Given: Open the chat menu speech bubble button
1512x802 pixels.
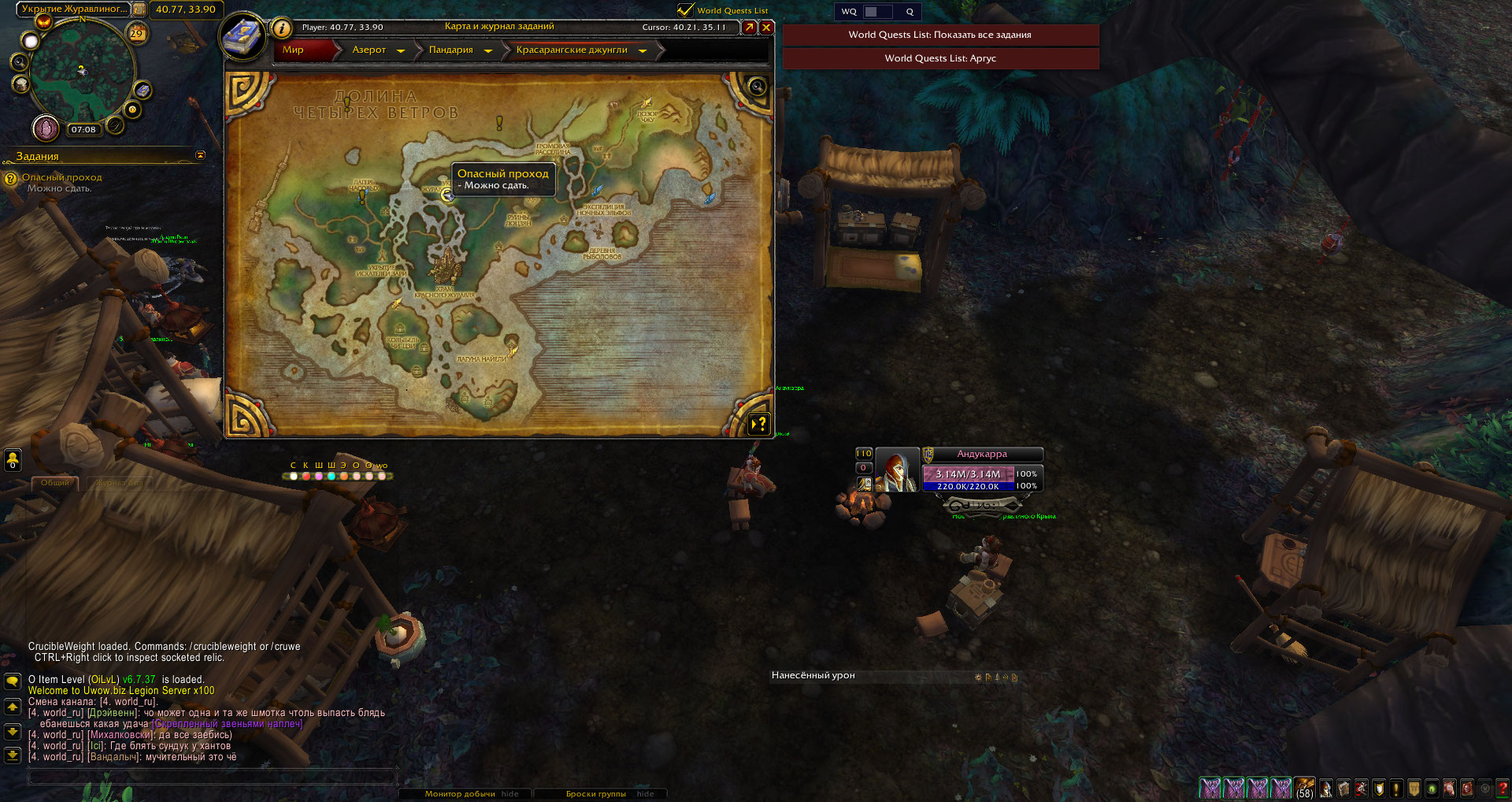Looking at the screenshot, I should click(13, 681).
